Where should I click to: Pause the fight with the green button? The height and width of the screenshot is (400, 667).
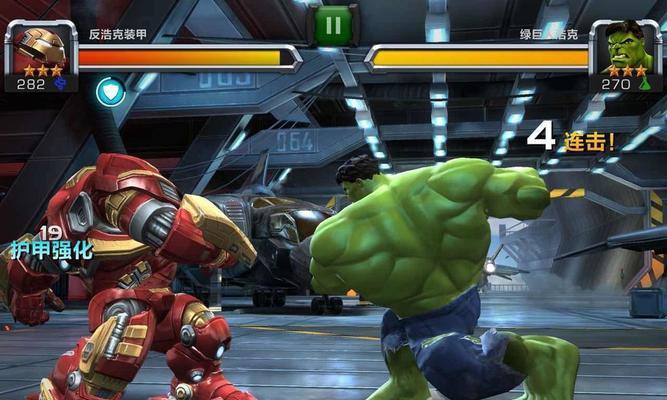pos(331,24)
